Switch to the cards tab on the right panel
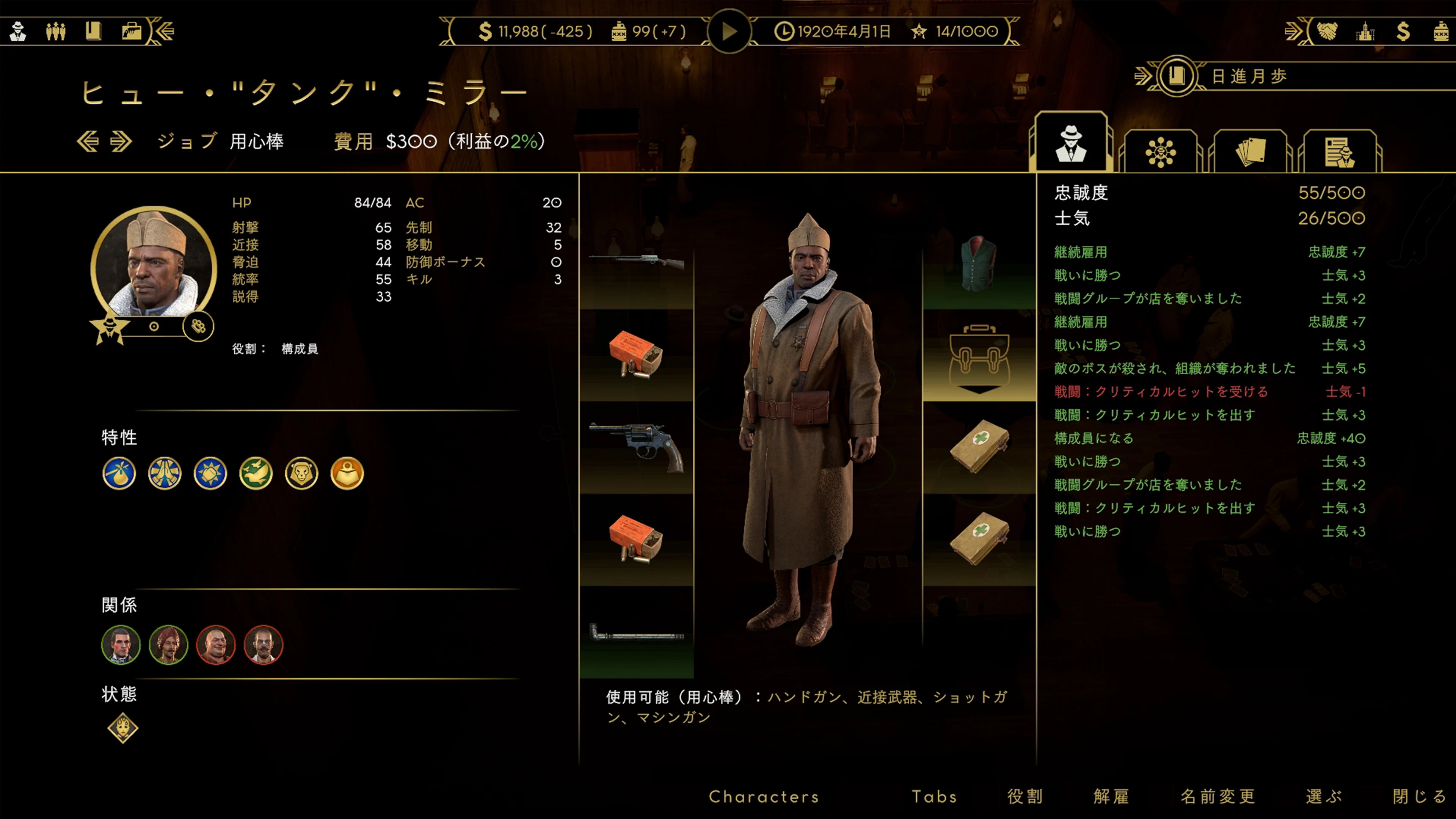The image size is (1456, 819). point(1251,151)
